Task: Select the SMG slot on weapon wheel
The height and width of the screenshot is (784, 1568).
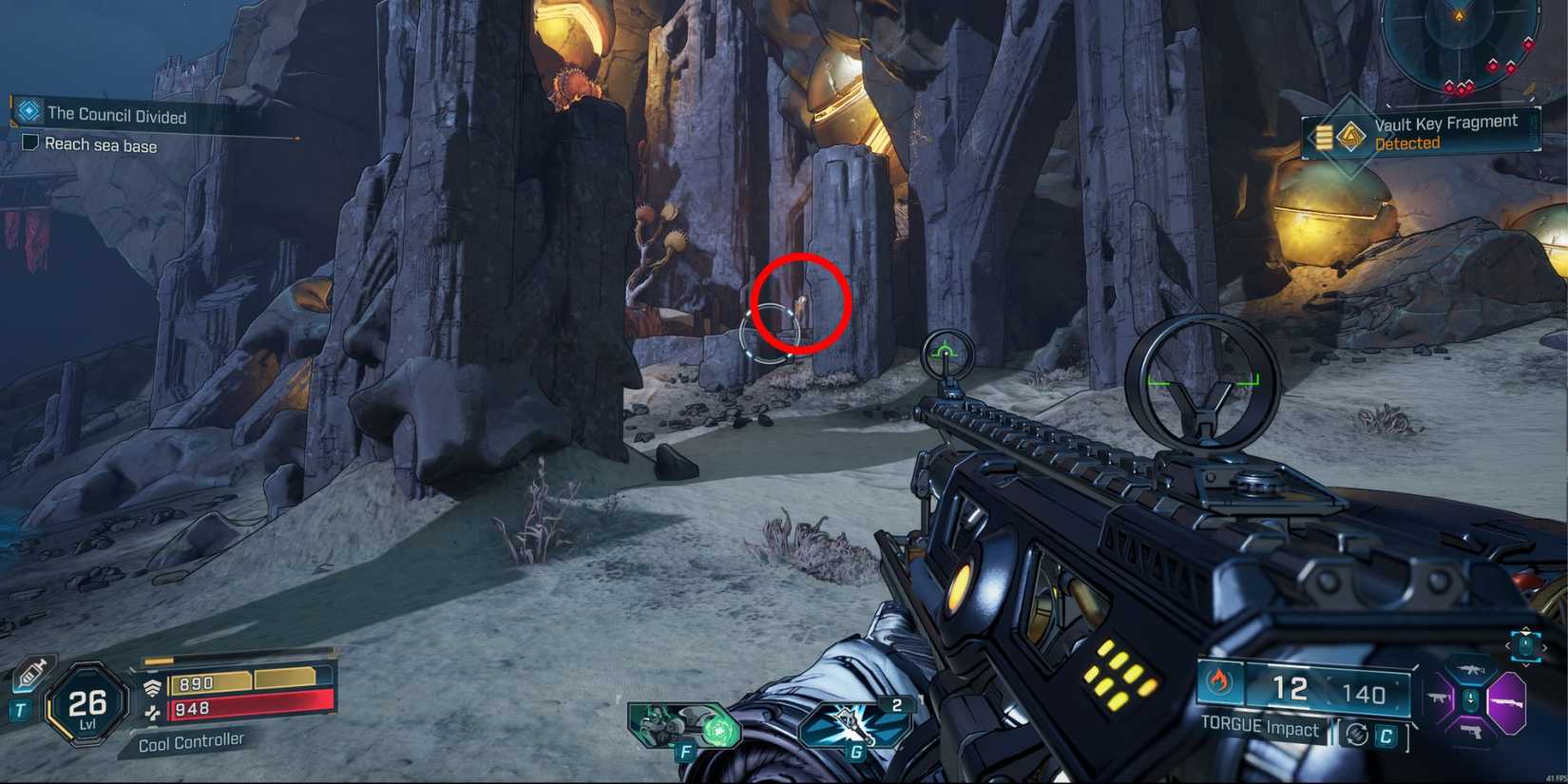Action: (1438, 698)
